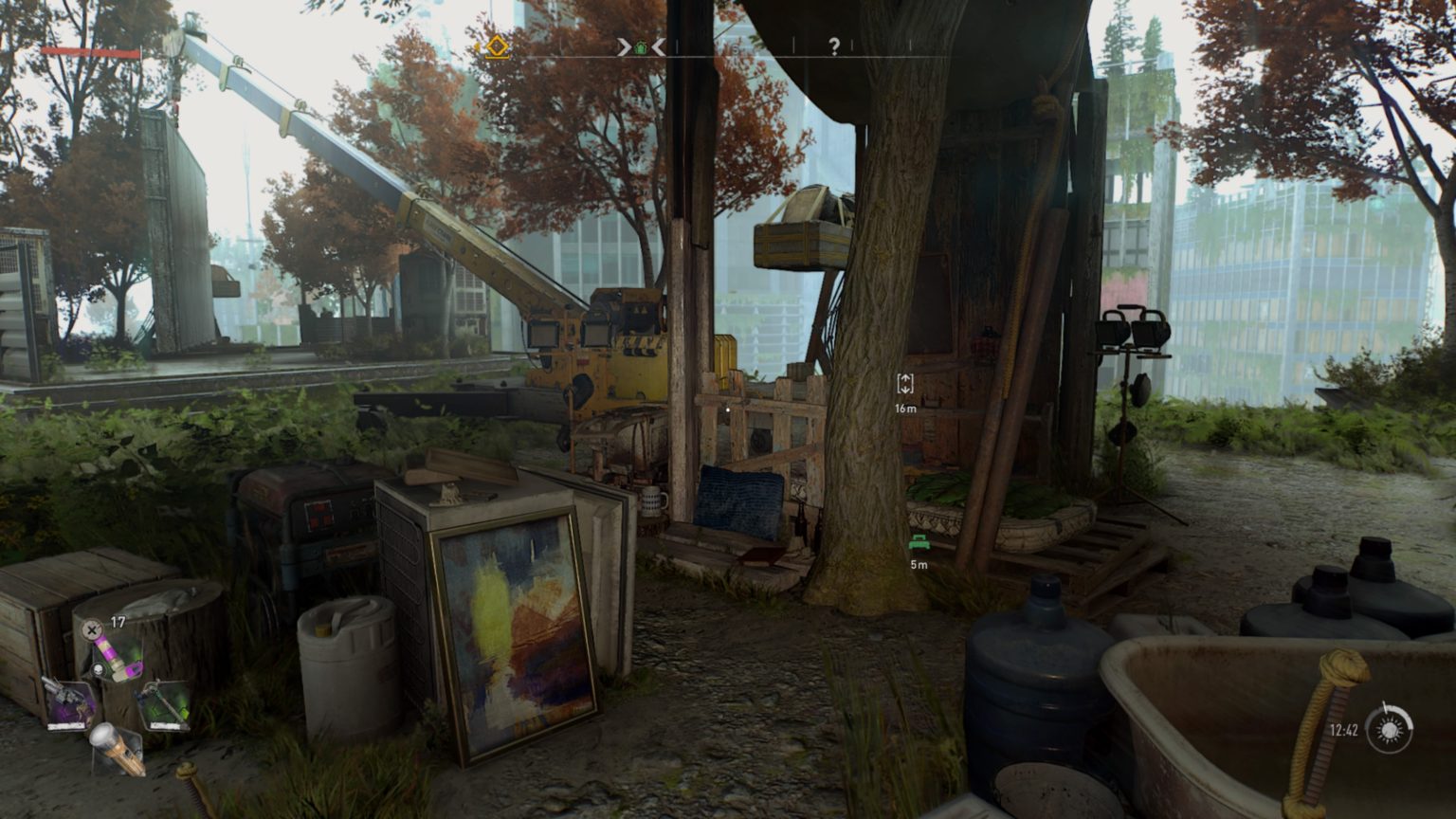The height and width of the screenshot is (819, 1456).
Task: Click the compass bar tick near the house icon
Action: click(x=677, y=45)
